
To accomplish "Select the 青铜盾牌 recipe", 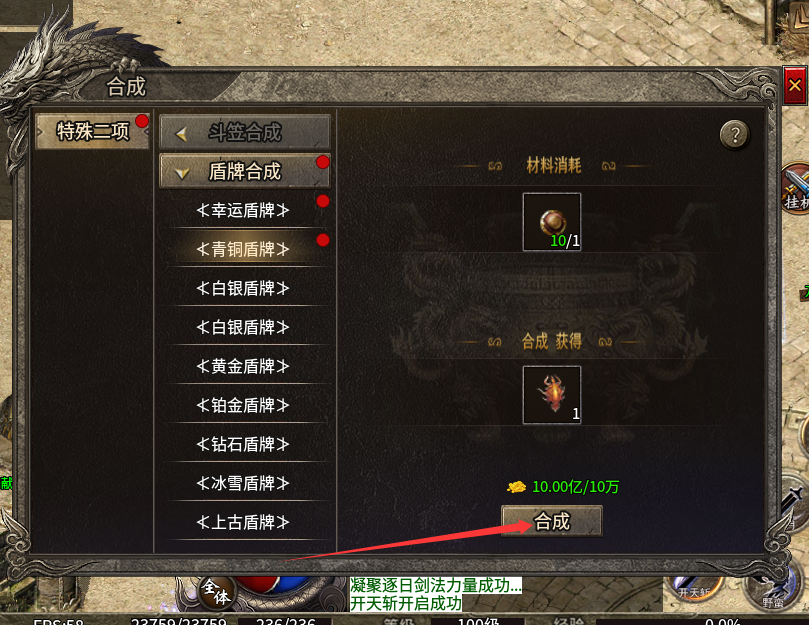I will (244, 249).
